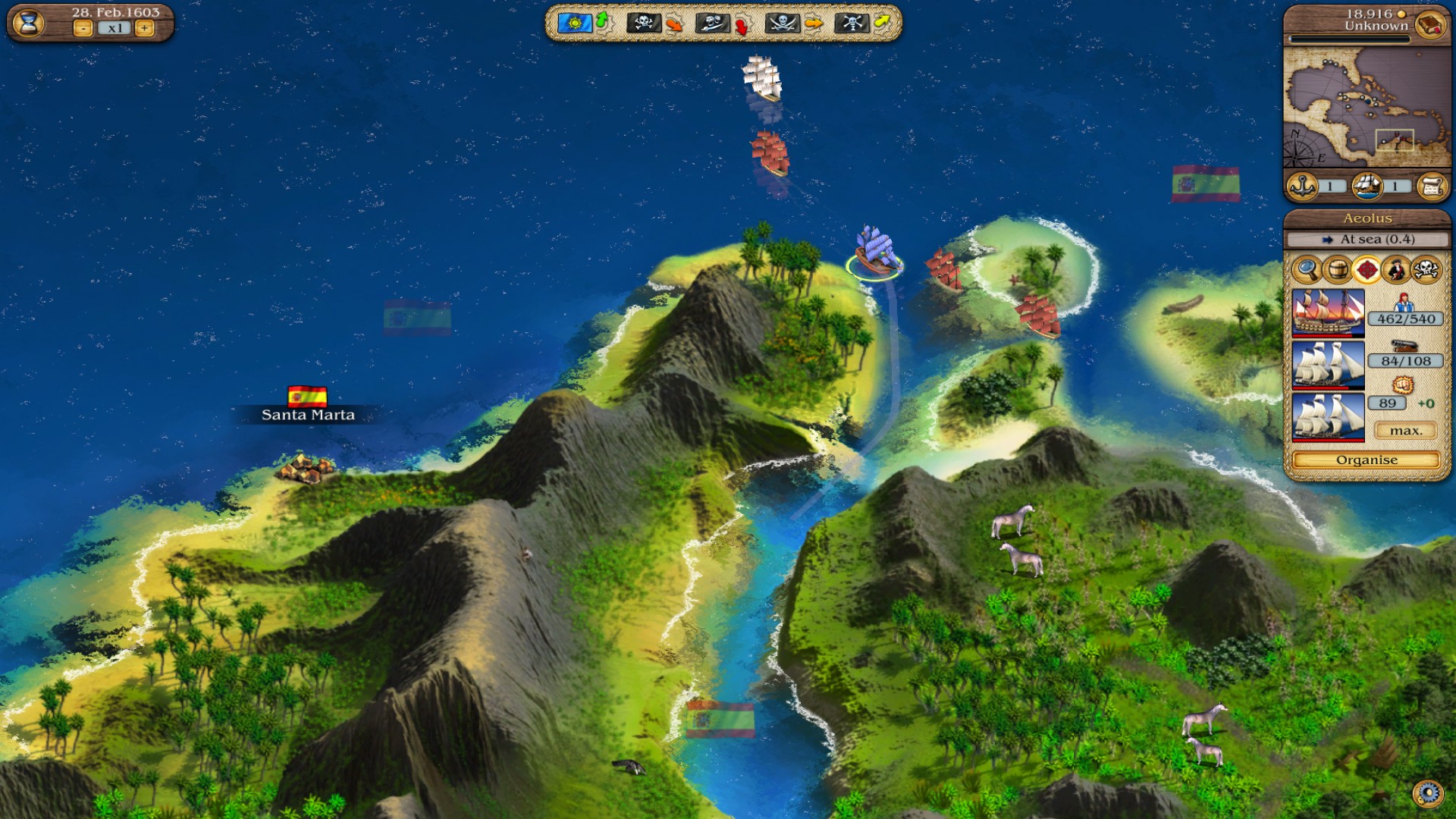Increase game speed with plus button
The image size is (1456, 819).
click(x=144, y=29)
